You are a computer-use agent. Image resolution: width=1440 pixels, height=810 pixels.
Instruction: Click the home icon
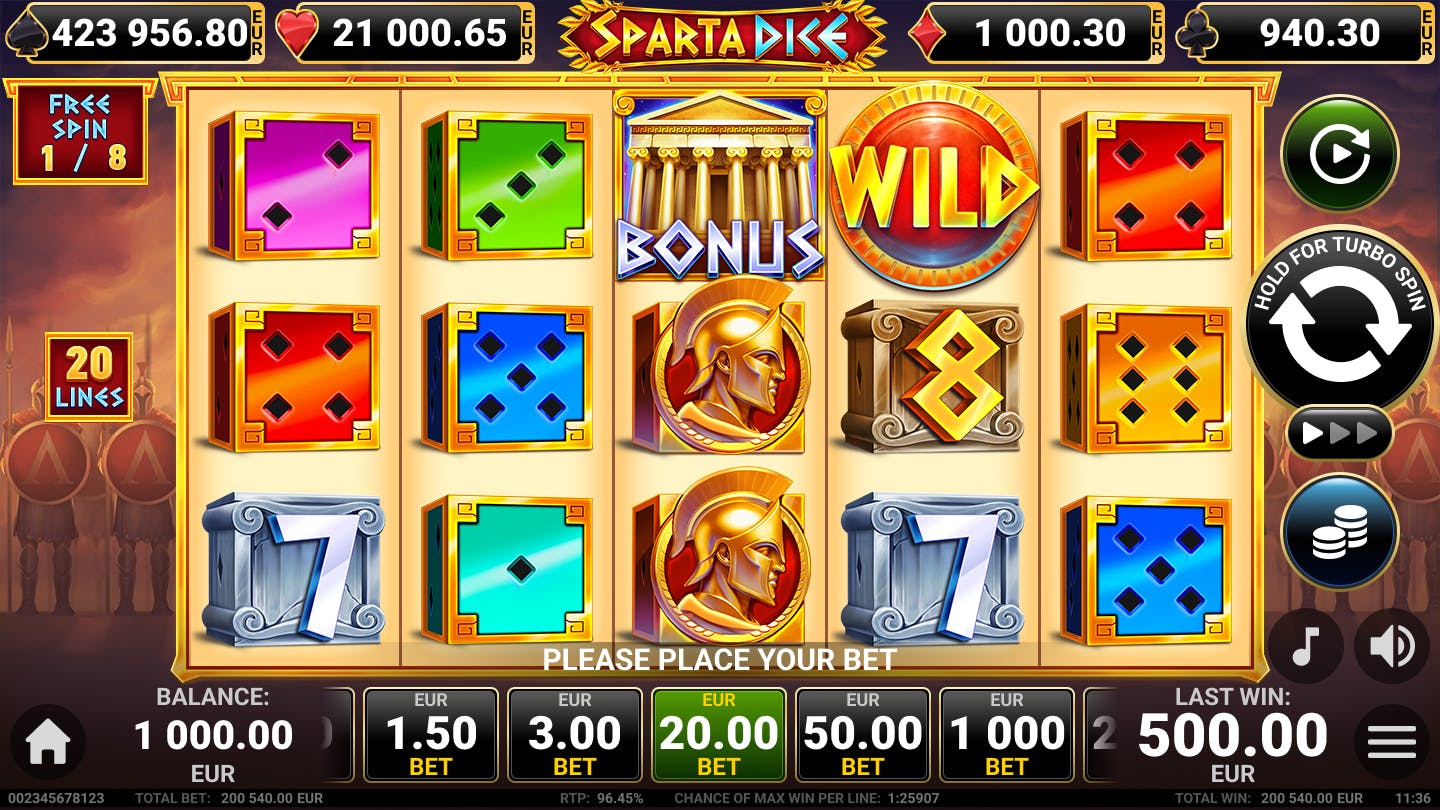tap(46, 740)
